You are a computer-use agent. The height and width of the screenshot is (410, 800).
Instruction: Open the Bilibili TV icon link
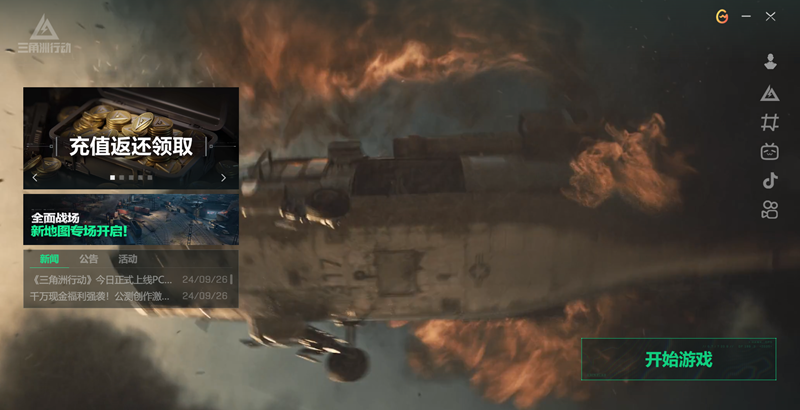(x=770, y=152)
